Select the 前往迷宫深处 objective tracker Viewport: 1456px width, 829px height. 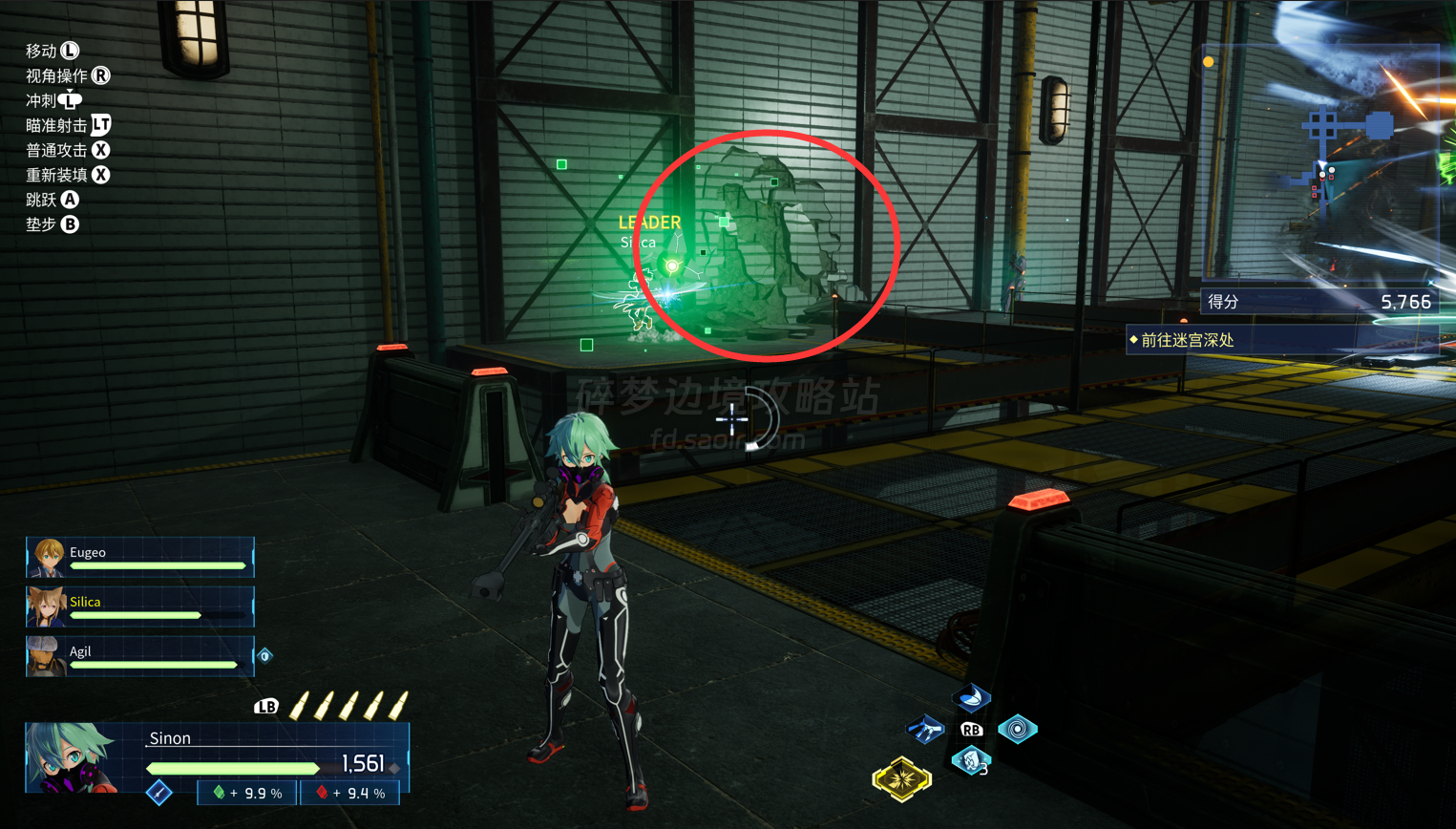(x=1282, y=340)
